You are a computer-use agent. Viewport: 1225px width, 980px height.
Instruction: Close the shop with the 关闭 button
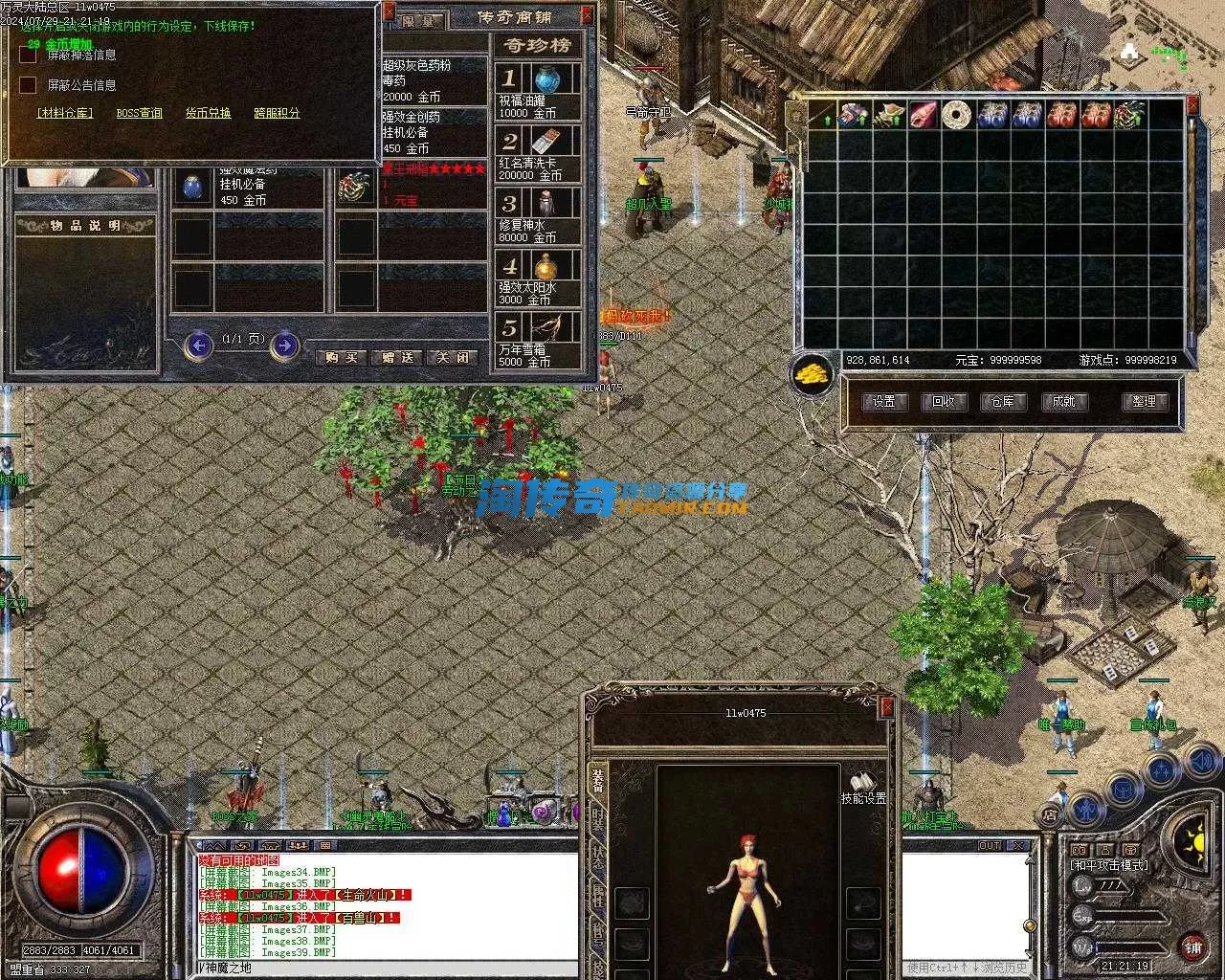(453, 357)
